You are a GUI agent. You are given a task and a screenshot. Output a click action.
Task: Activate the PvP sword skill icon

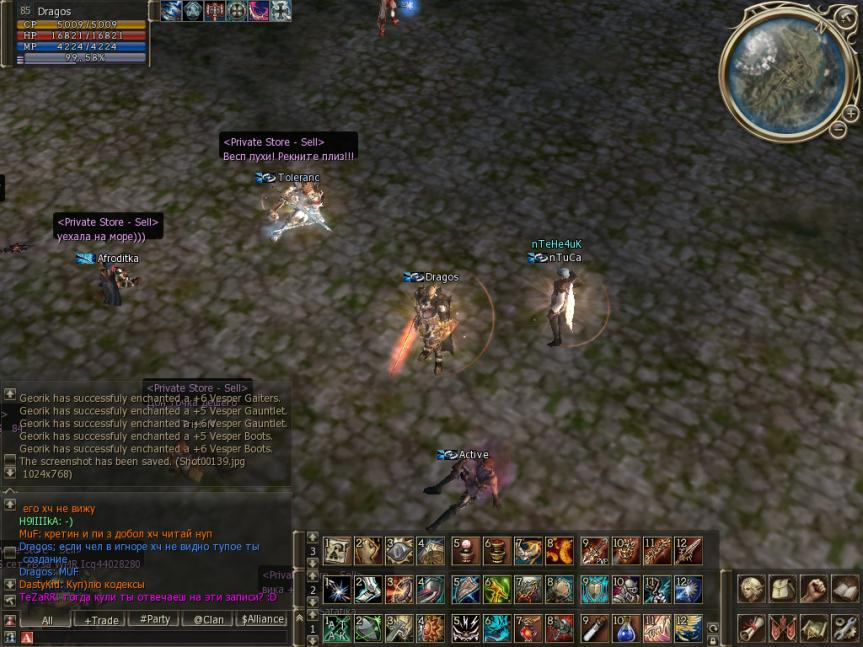click(595, 551)
